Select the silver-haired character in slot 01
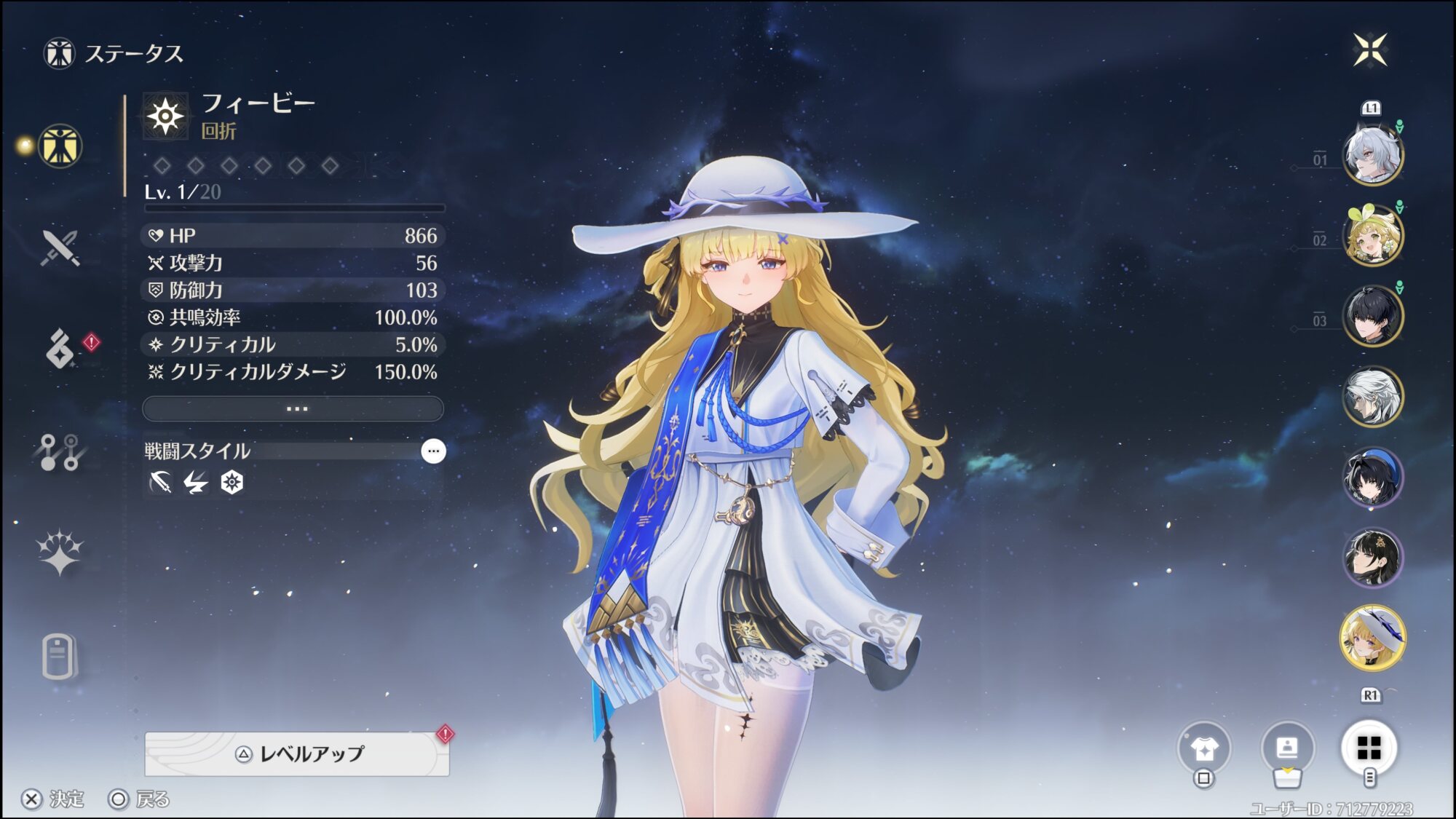 point(1372,155)
